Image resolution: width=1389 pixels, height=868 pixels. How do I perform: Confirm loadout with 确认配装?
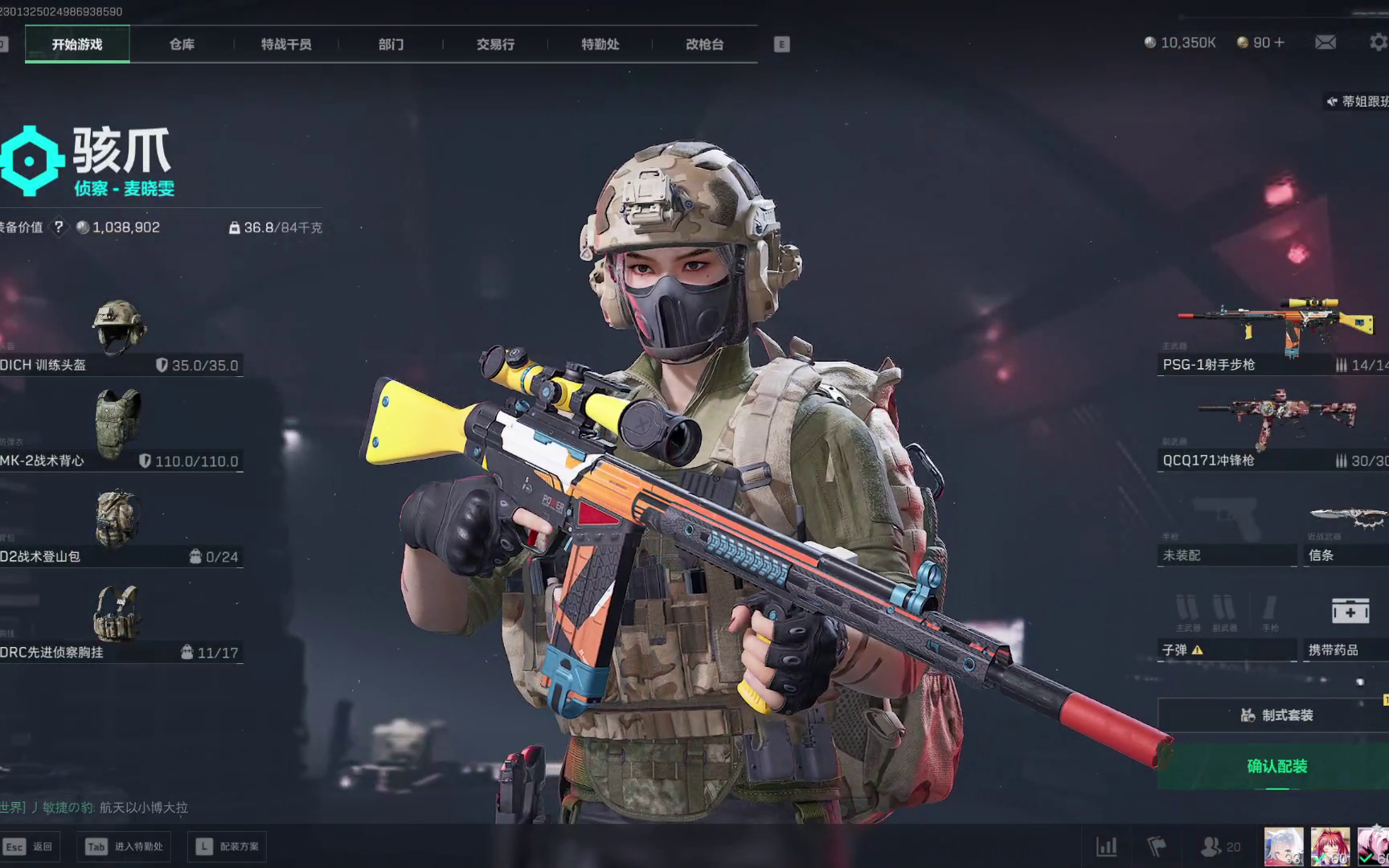pyautogui.click(x=1276, y=766)
